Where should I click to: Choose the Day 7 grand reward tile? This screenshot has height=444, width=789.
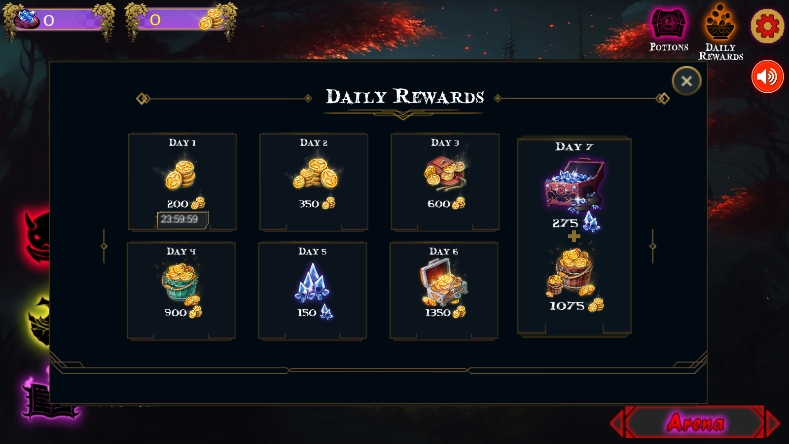574,235
